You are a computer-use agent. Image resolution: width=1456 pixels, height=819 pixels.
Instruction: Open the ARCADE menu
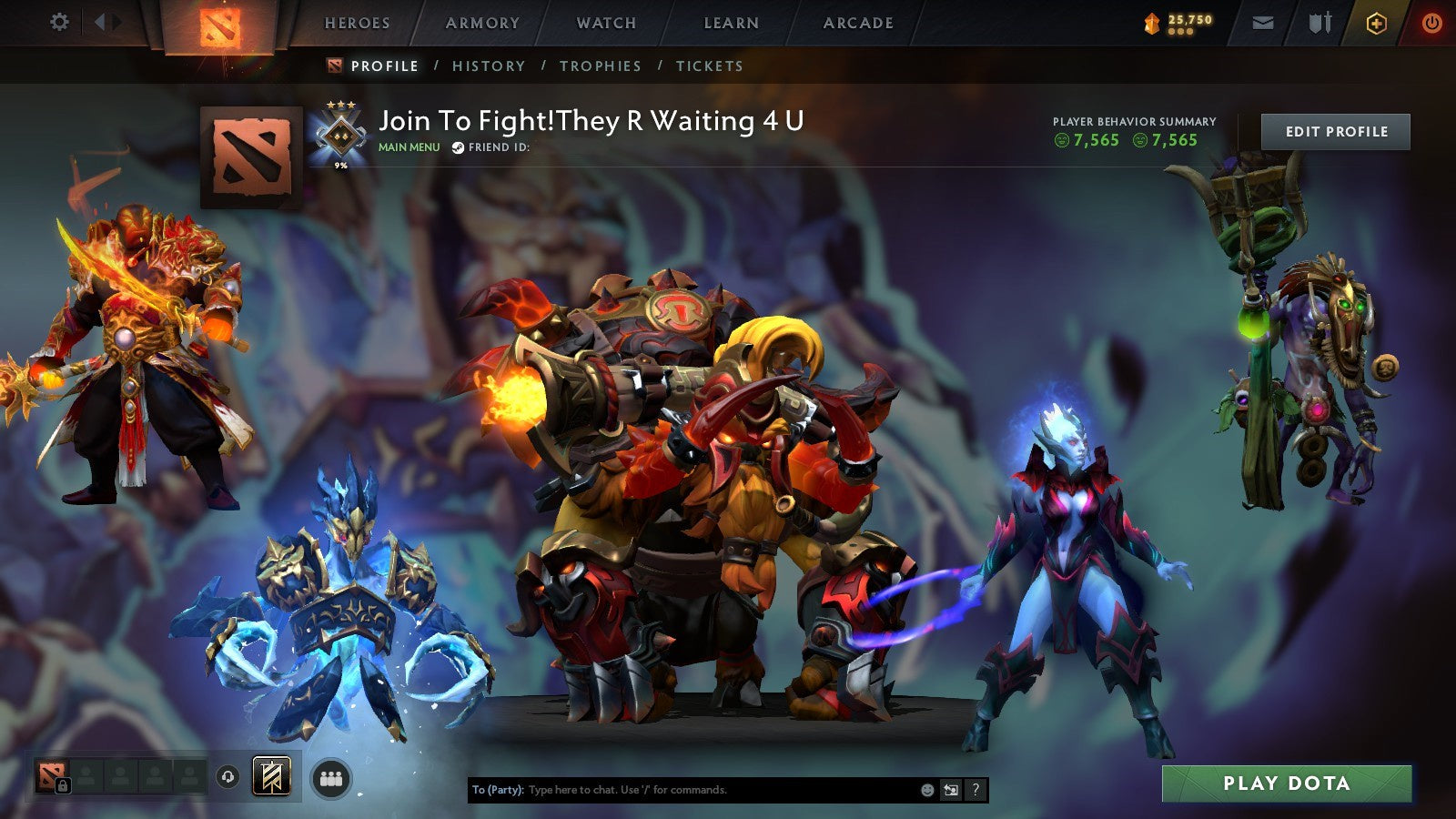(858, 23)
